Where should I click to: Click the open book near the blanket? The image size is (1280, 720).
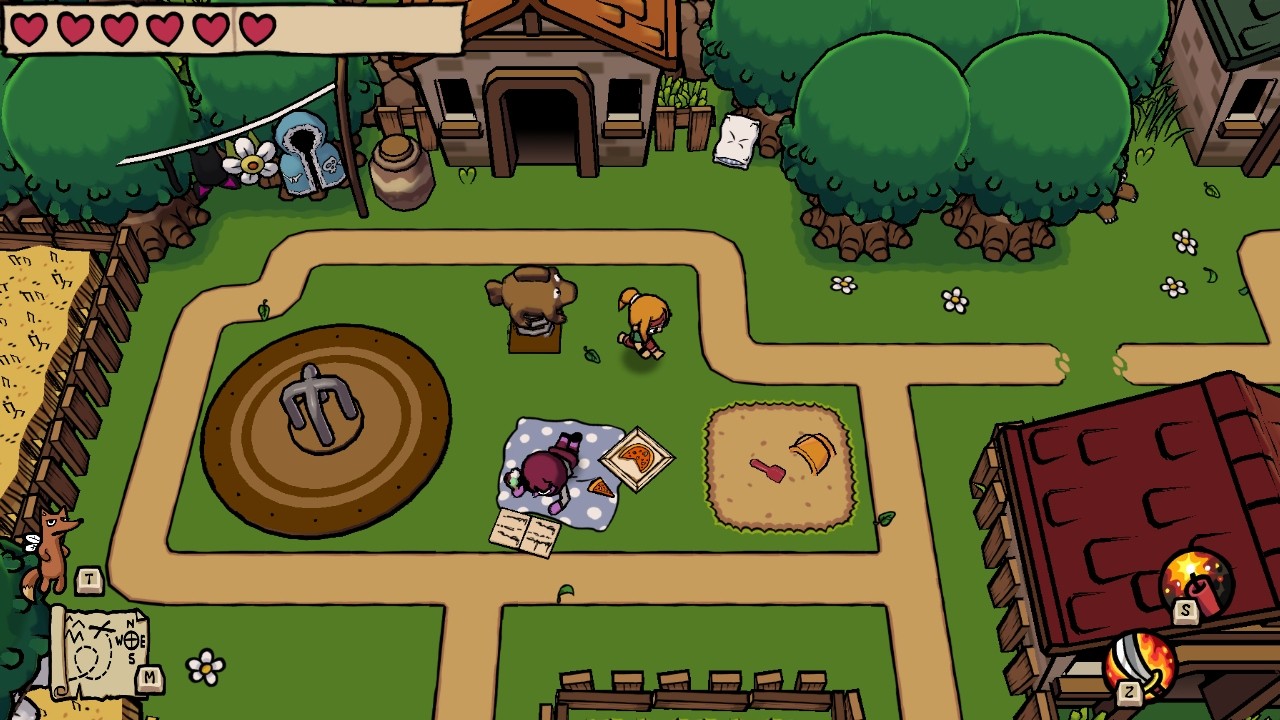point(524,533)
